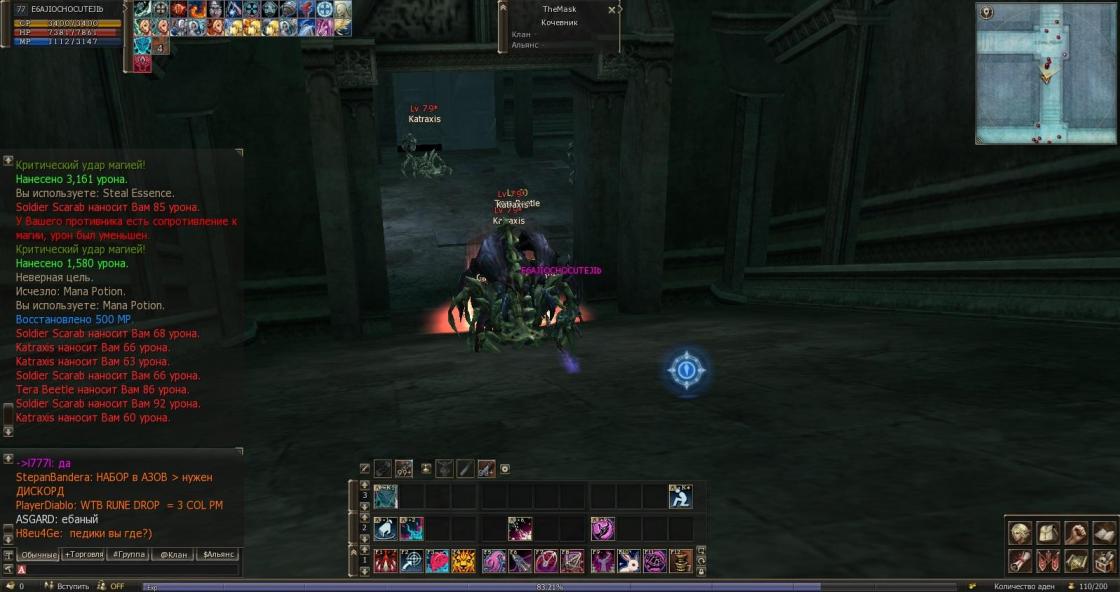
Task: Switch to the #Группа chat tab
Action: (x=128, y=554)
